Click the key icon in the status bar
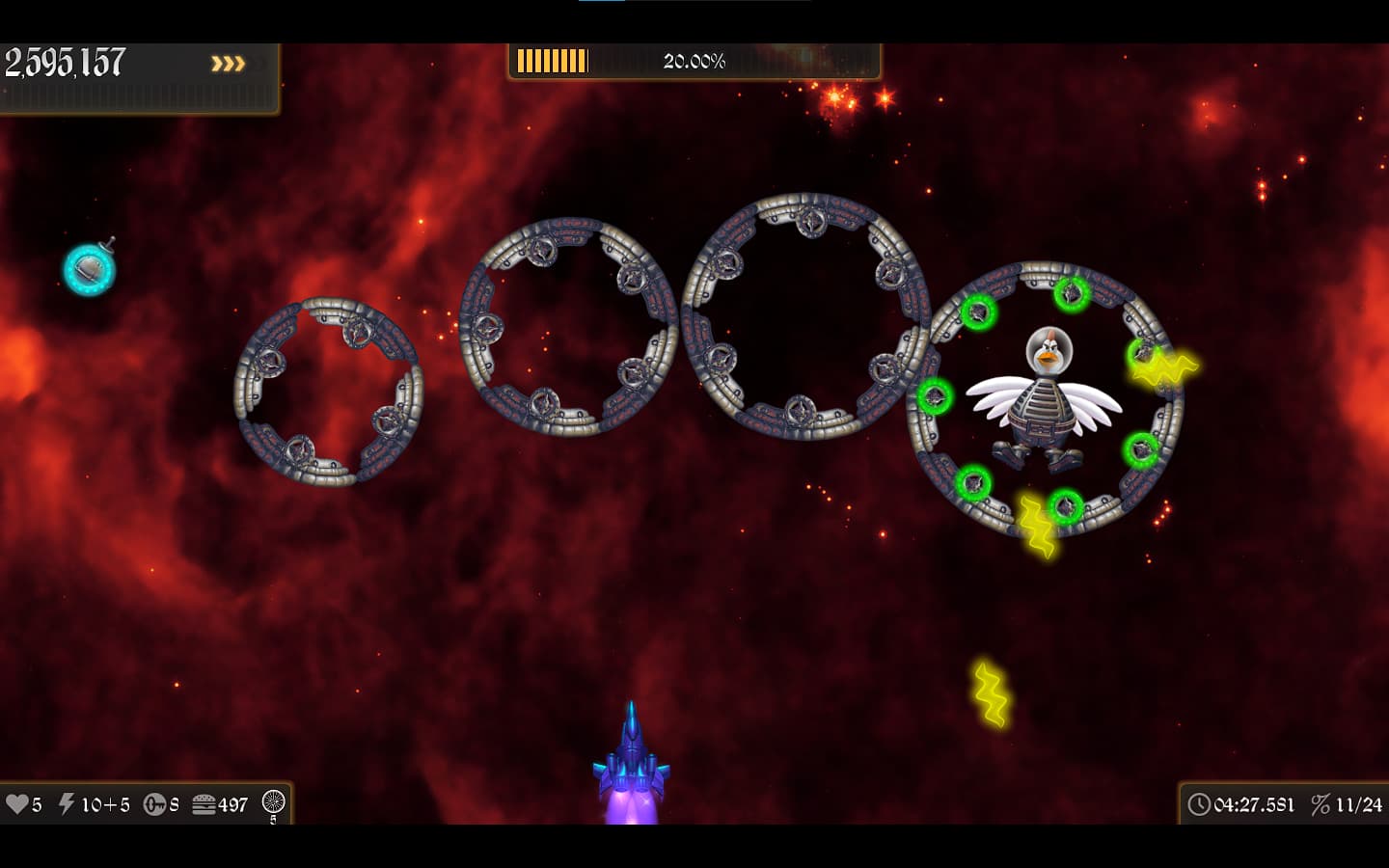Image resolution: width=1389 pixels, height=868 pixels. pos(154,803)
